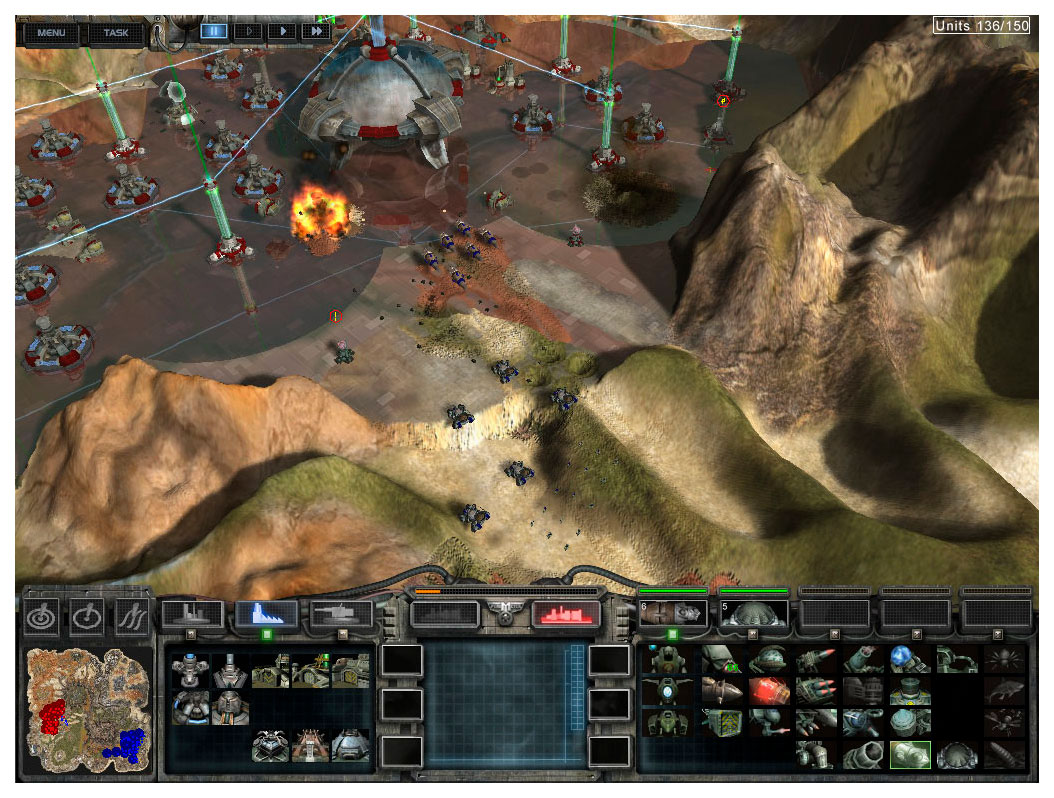
Task: Select the triple red rocket launcher part
Action: [x=814, y=691]
